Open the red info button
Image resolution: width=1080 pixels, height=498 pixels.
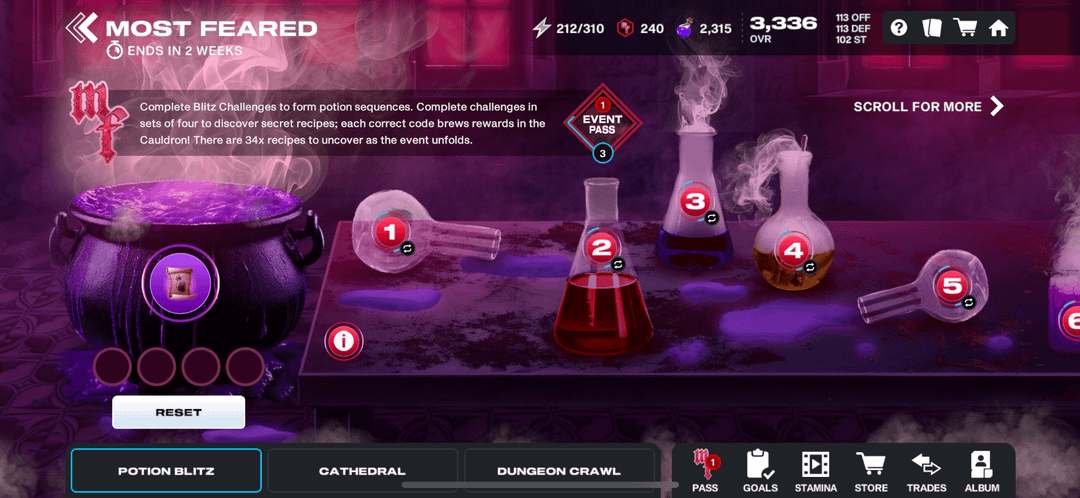(344, 341)
